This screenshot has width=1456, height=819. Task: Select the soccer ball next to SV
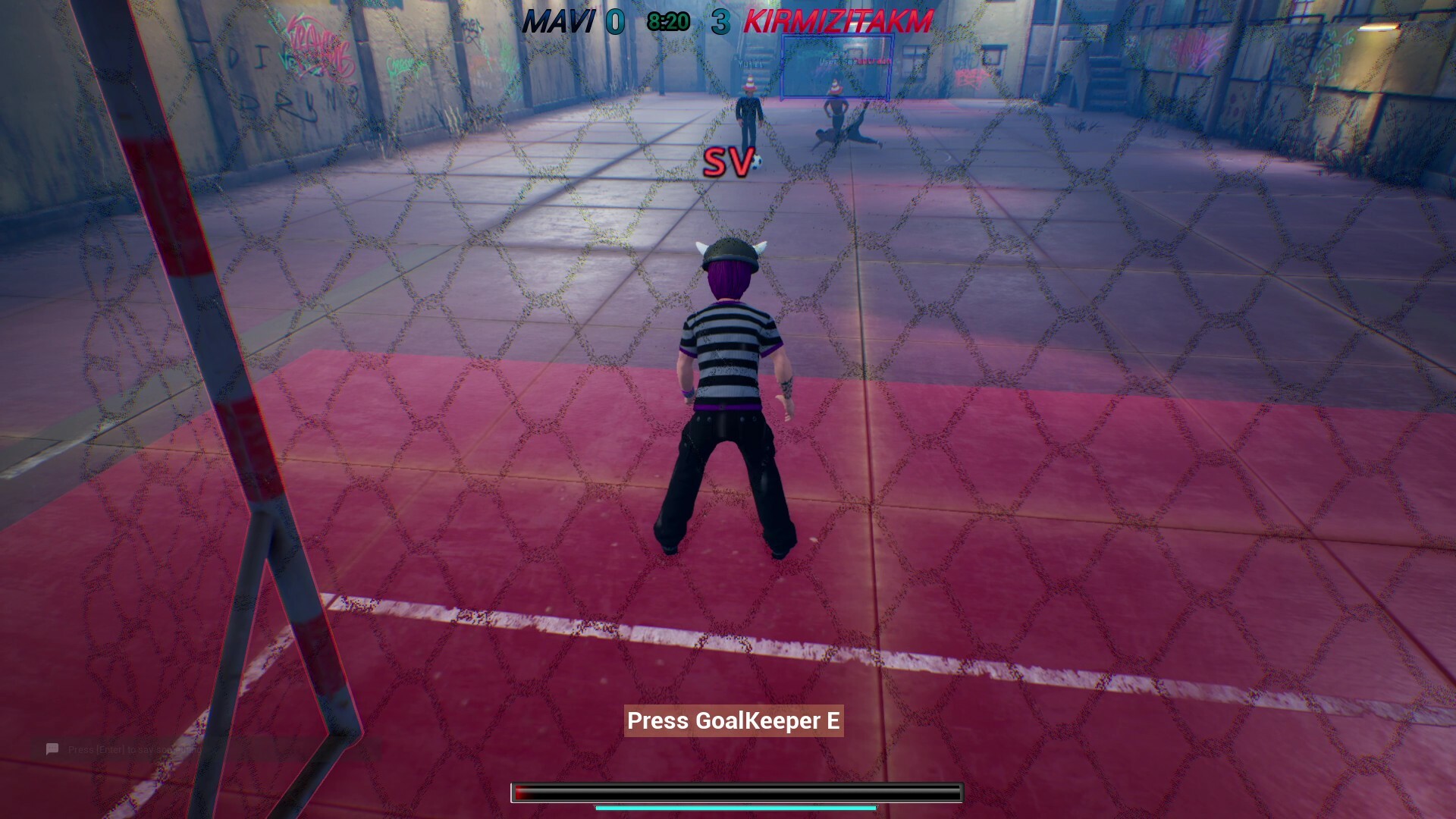[x=758, y=162]
